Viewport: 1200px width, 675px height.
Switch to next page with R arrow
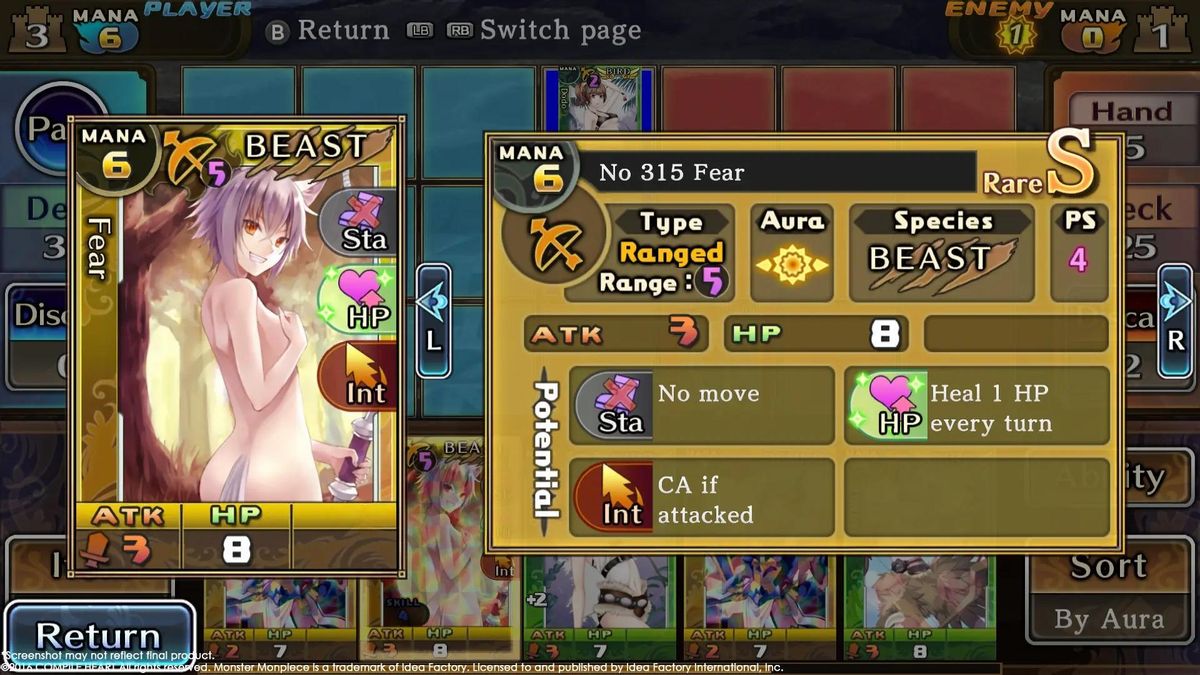[x=1176, y=320]
